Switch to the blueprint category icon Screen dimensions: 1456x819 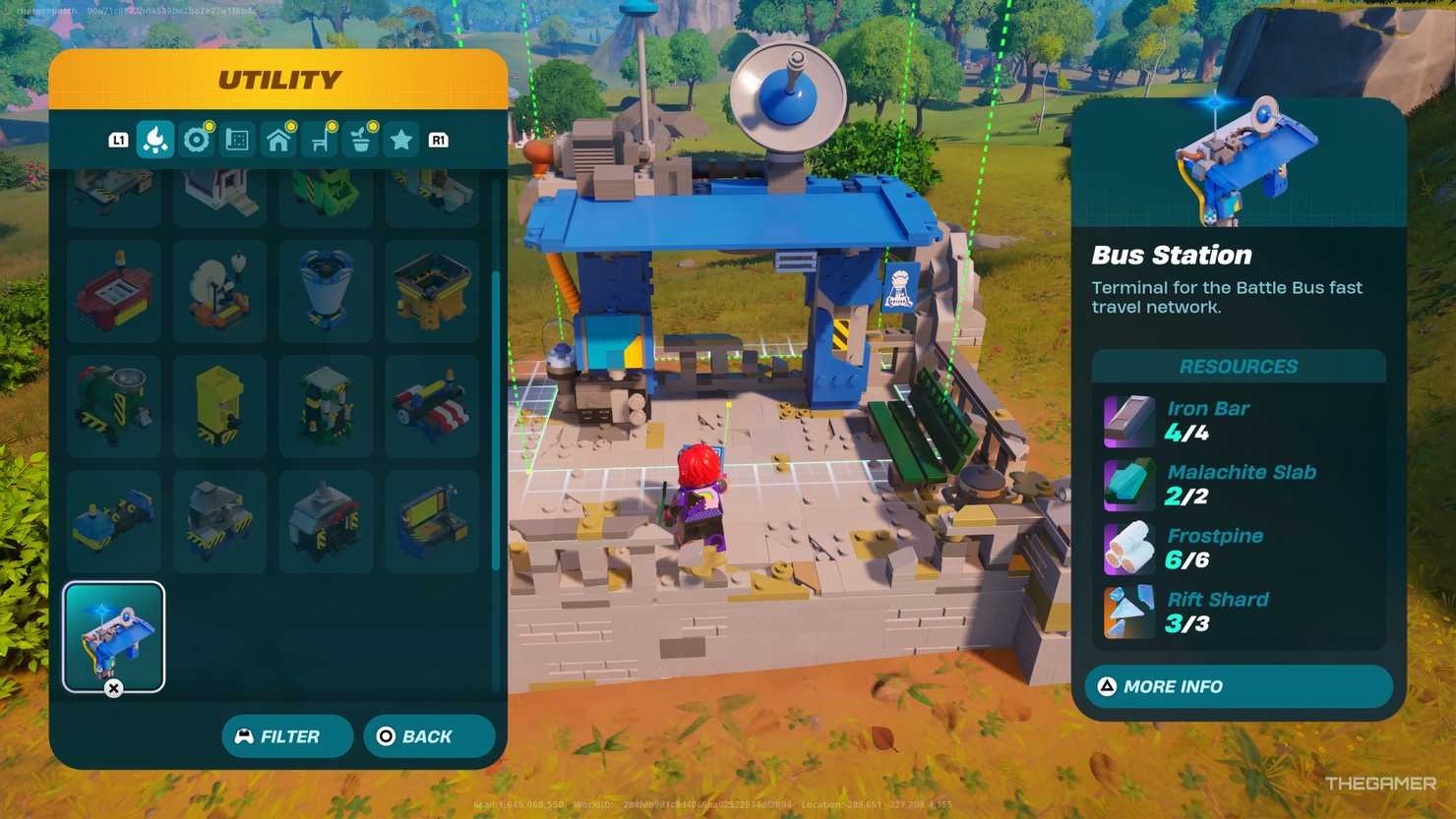pos(236,139)
